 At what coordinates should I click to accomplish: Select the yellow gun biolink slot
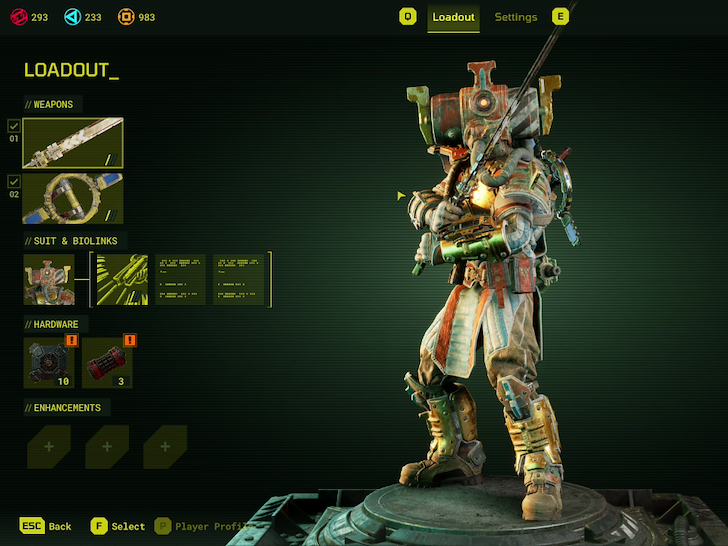pos(121,279)
